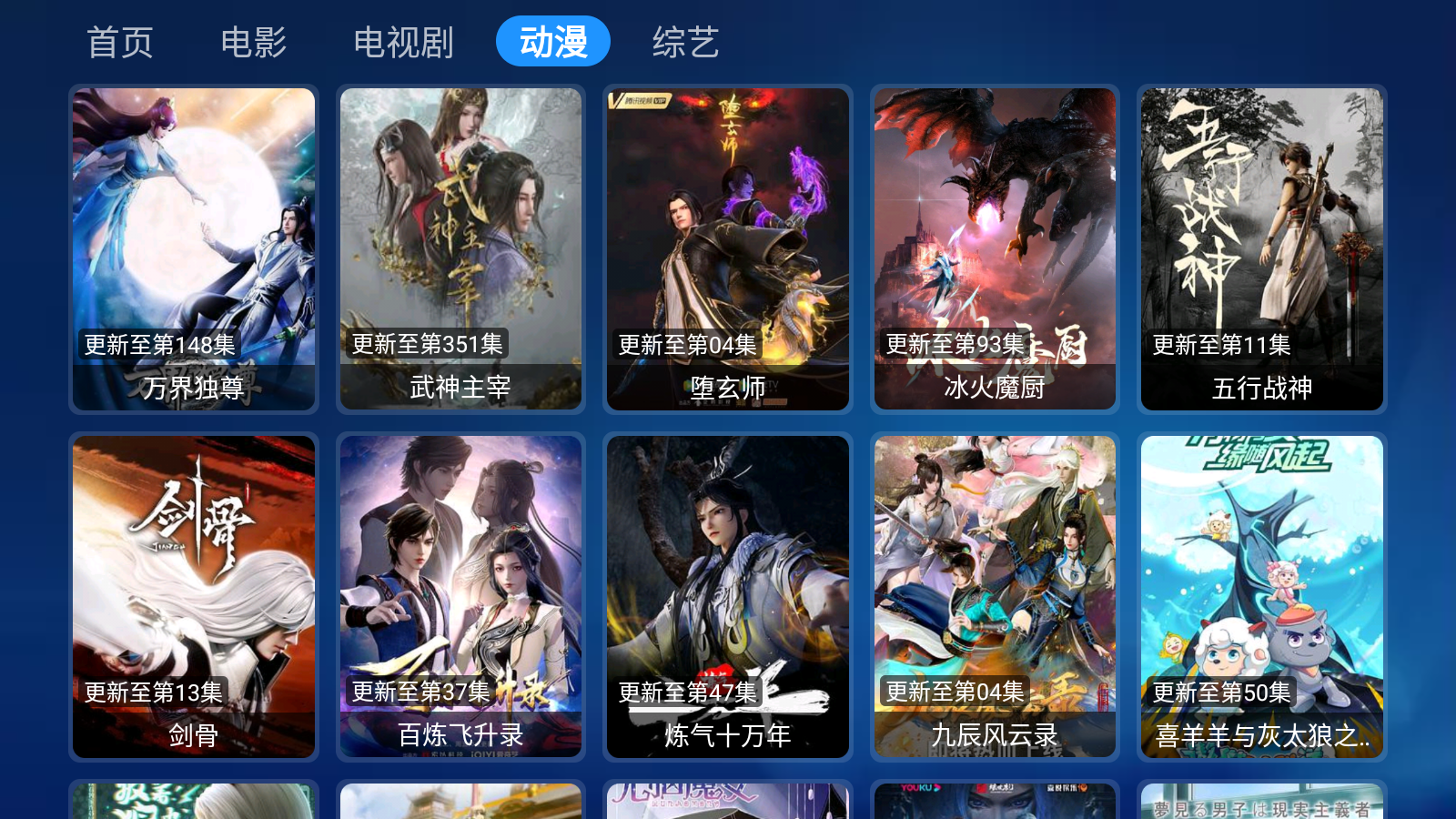This screenshot has height=819, width=1456.
Task: Open the 电影 category tab
Action: point(254,40)
